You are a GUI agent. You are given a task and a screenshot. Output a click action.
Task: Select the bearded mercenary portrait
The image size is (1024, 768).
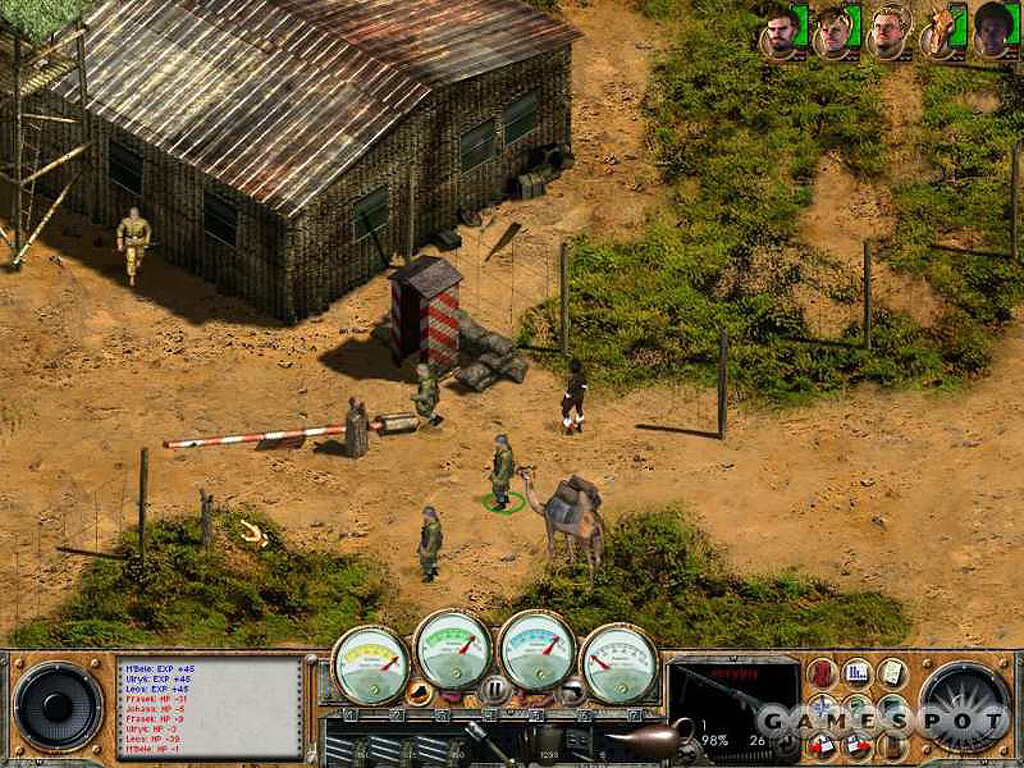781,33
